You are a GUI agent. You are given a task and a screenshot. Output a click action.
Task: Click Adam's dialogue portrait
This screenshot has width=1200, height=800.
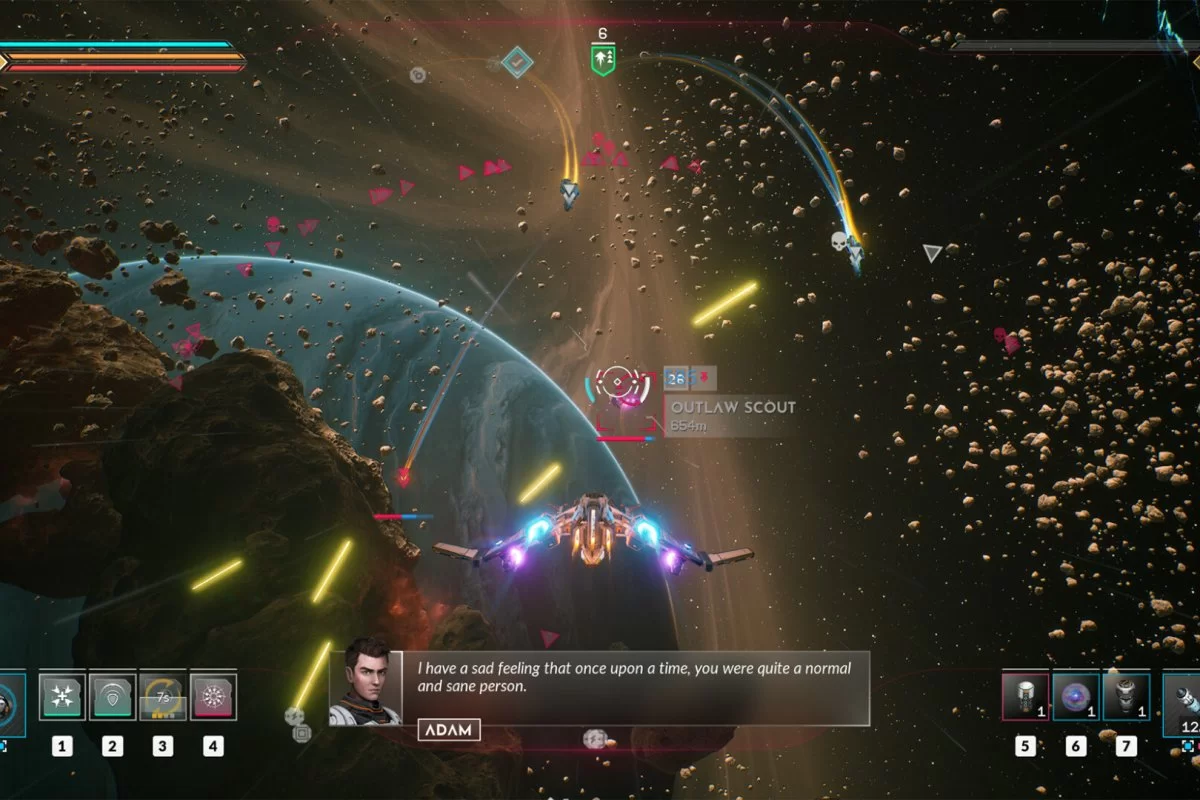pyautogui.click(x=364, y=683)
